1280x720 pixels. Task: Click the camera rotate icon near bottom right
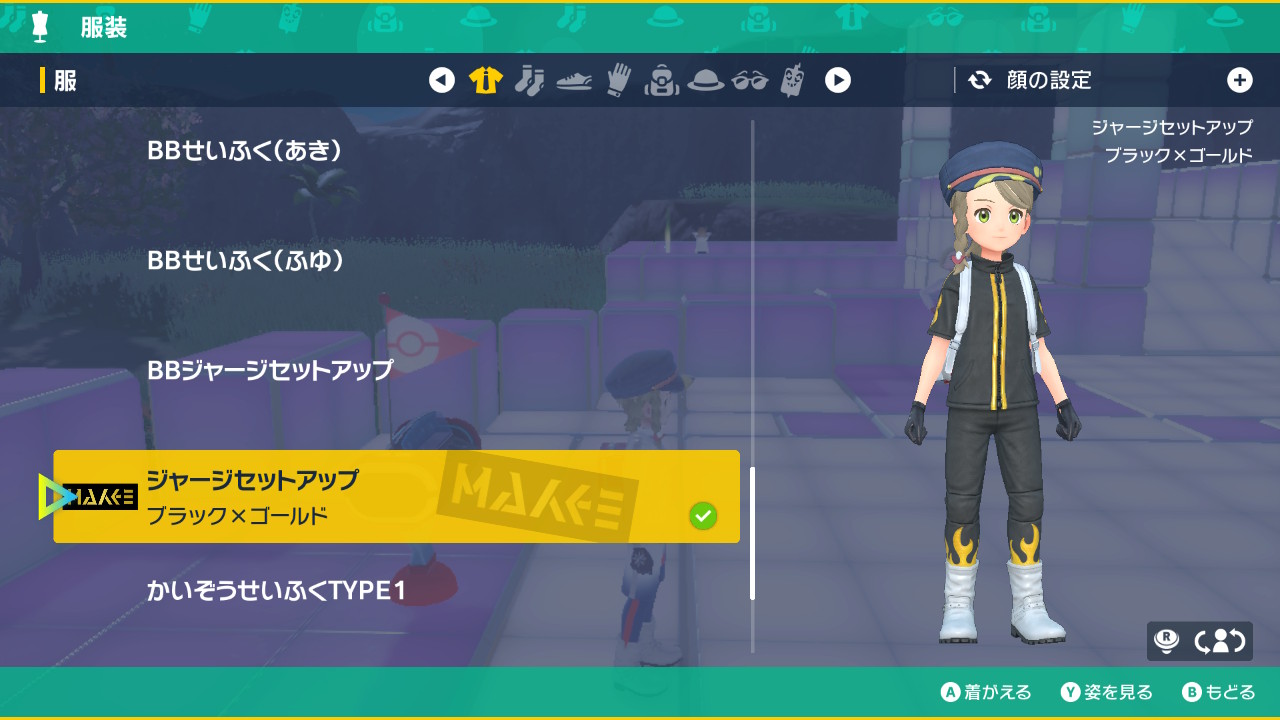coord(1219,640)
